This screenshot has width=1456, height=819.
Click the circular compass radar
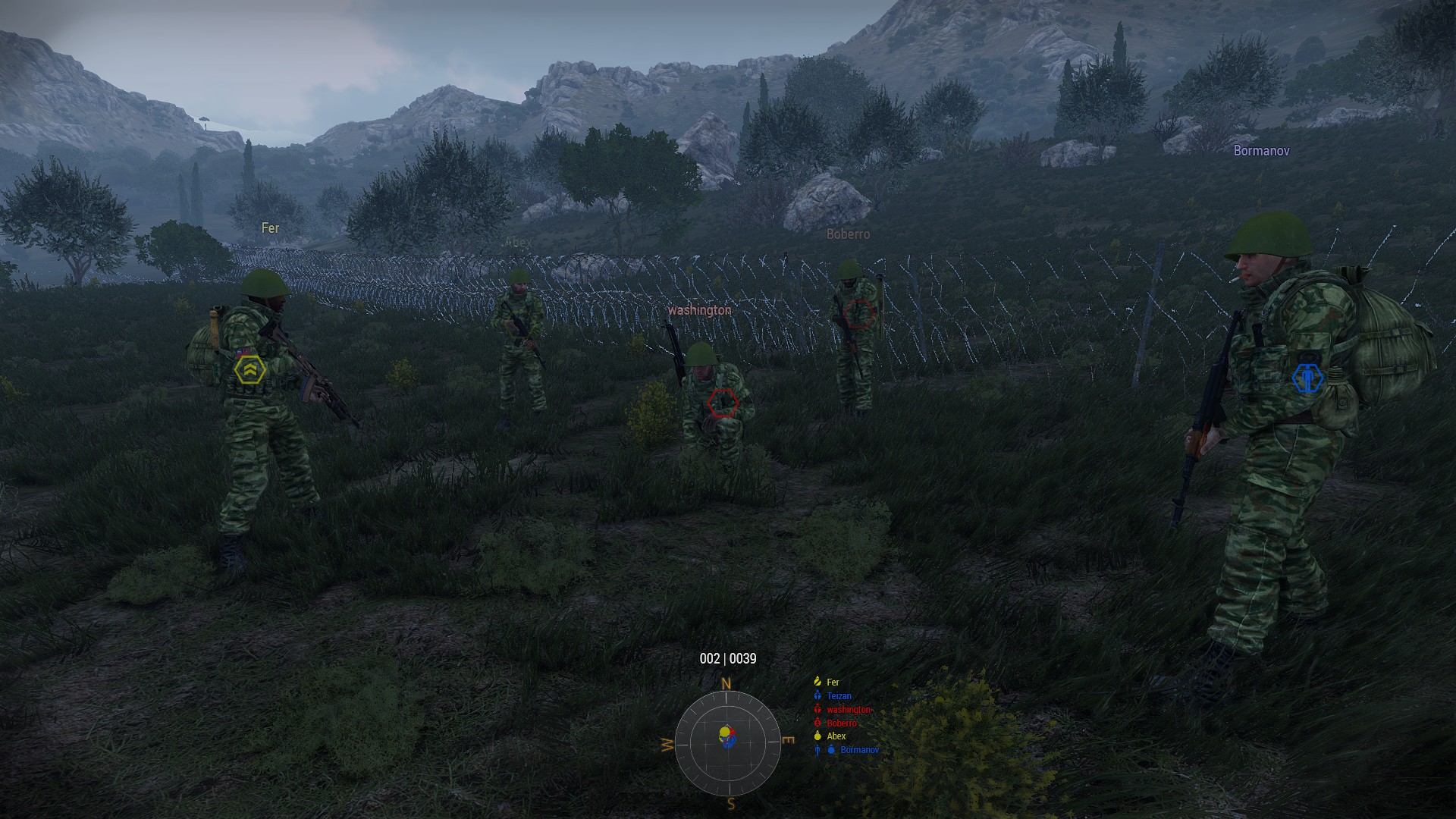[x=727, y=743]
